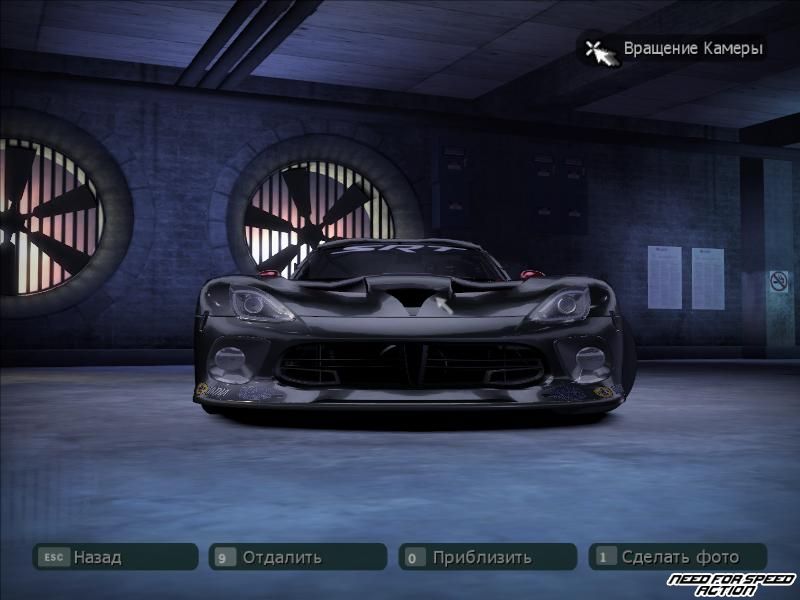800x600 pixels.
Task: Go back with the Назад button
Action: [115, 557]
